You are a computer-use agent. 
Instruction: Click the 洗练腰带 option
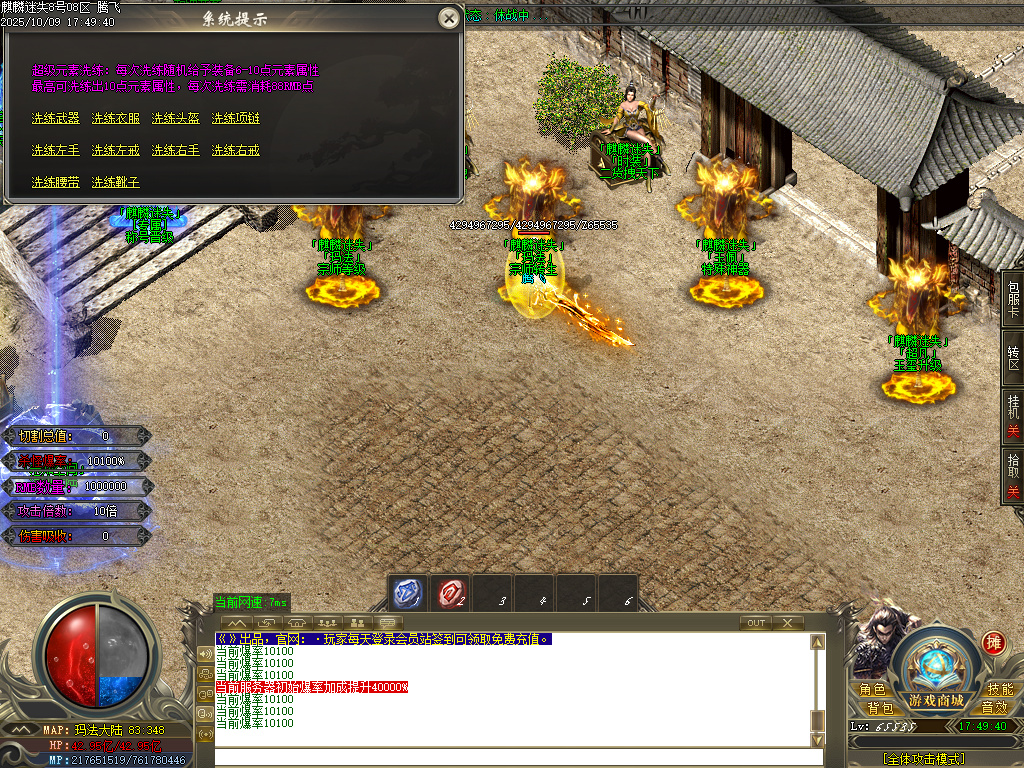click(x=55, y=182)
